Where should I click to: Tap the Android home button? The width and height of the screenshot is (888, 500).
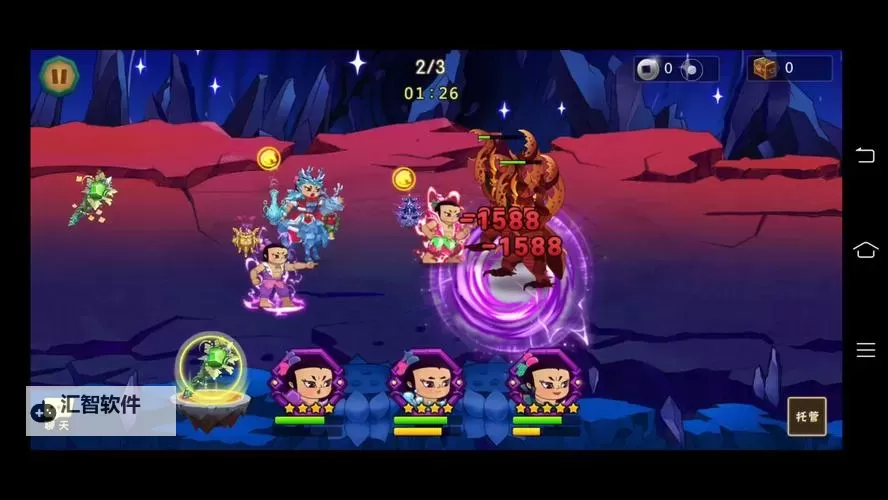coord(865,249)
